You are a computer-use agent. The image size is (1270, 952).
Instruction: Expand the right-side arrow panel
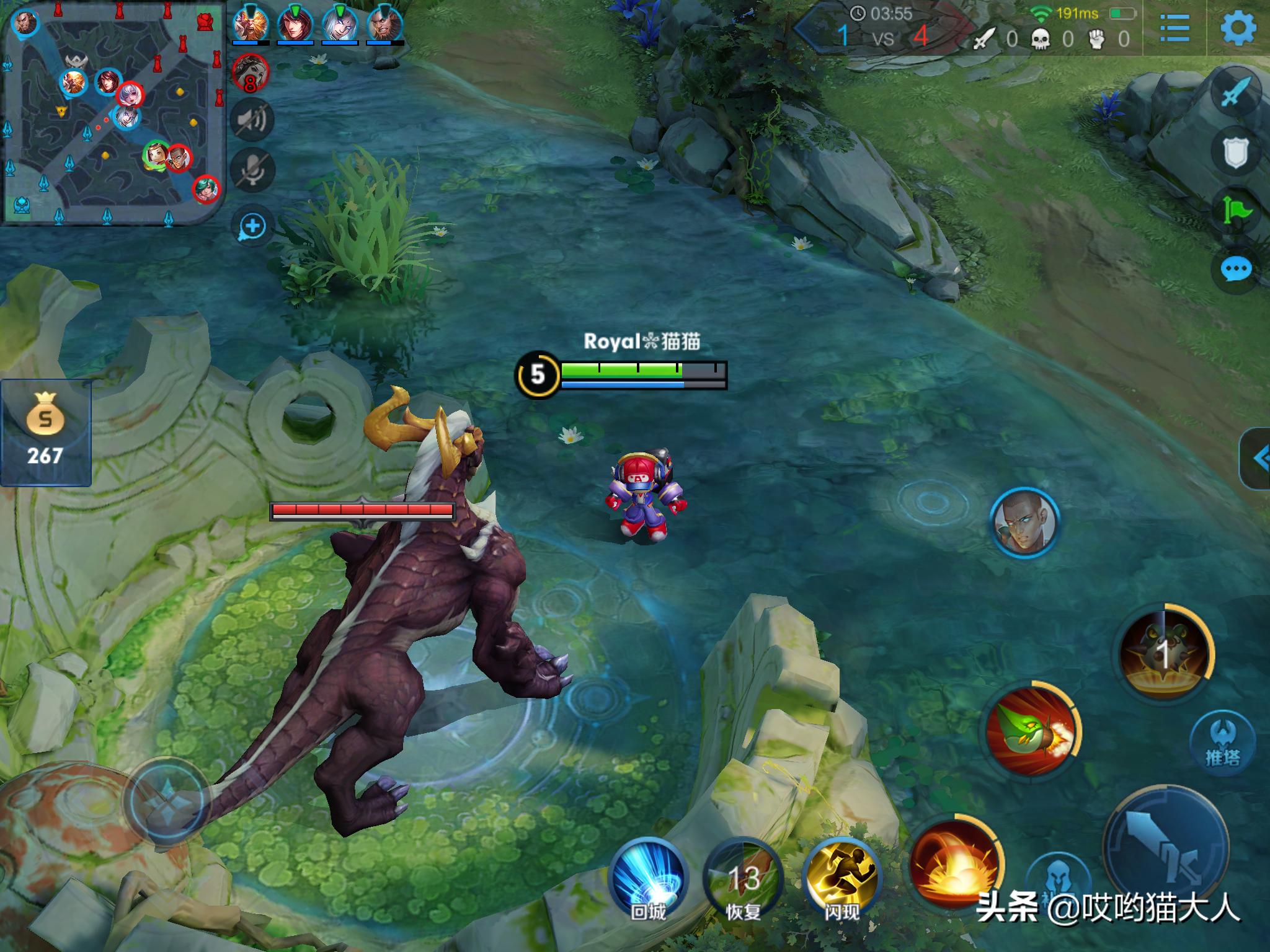pyautogui.click(x=1256, y=459)
